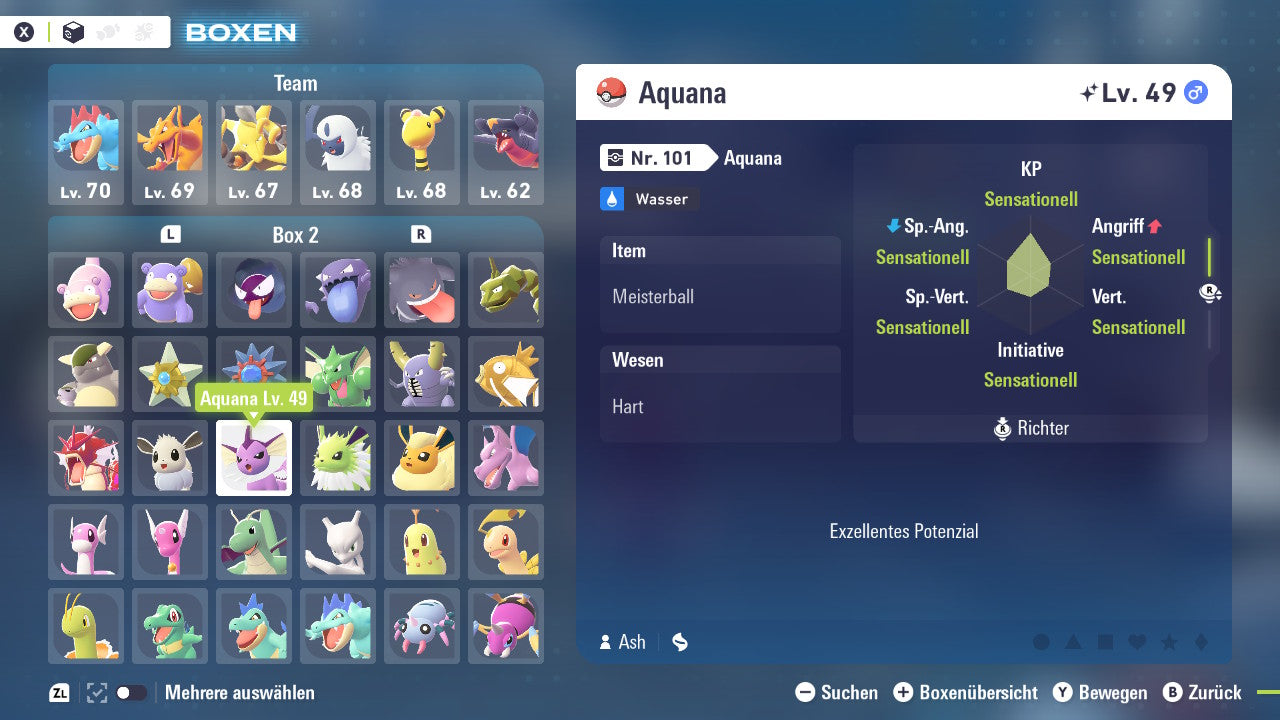Click the origin mark icon next to Ash

(679, 642)
